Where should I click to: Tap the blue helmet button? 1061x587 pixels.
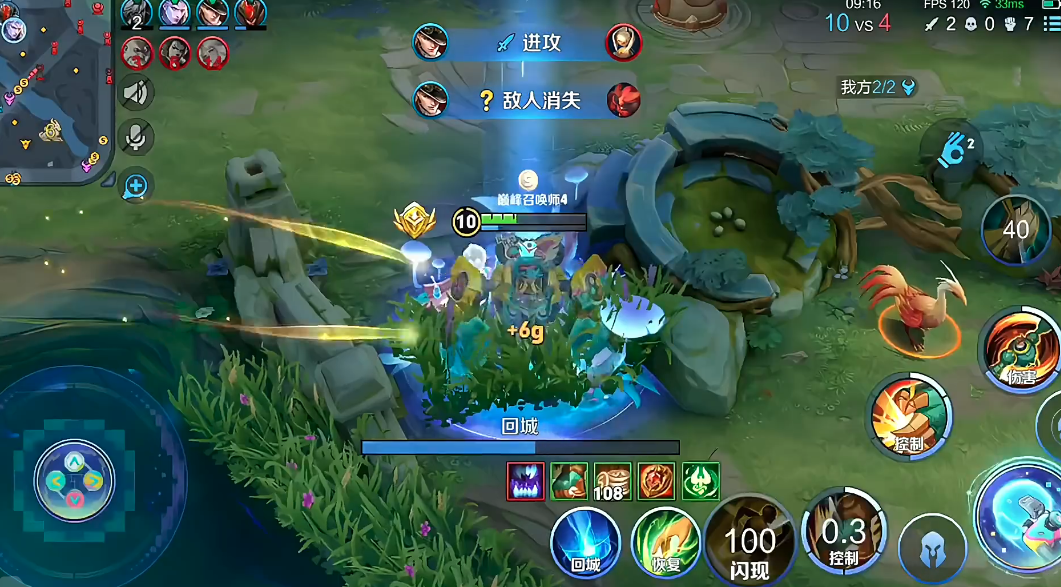pyautogui.click(x=930, y=549)
